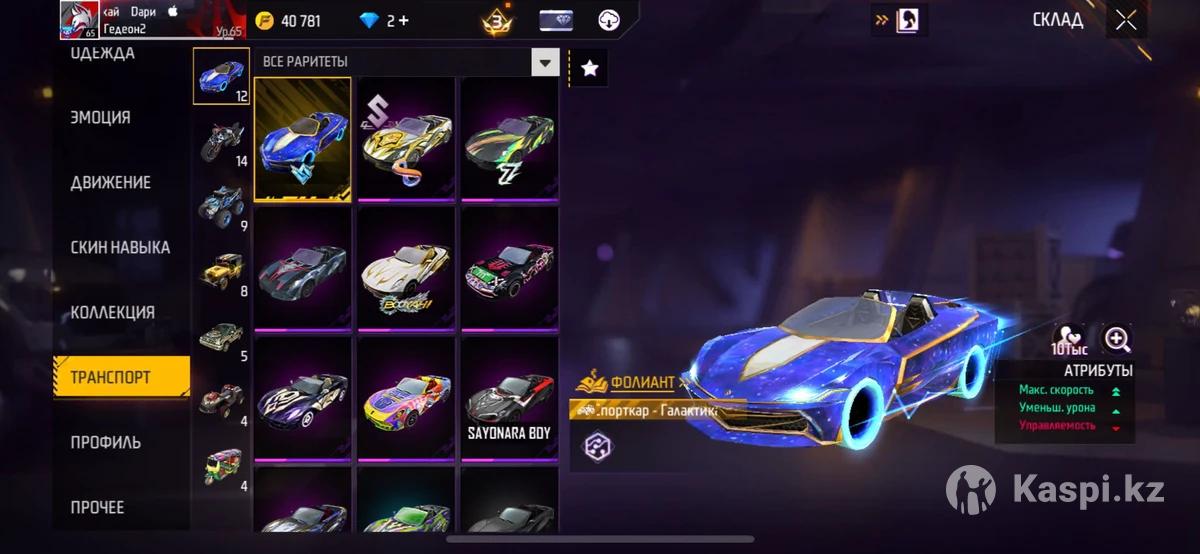This screenshot has height=554, width=1200.
Task: Close the storage screen with X
Action: click(1126, 20)
